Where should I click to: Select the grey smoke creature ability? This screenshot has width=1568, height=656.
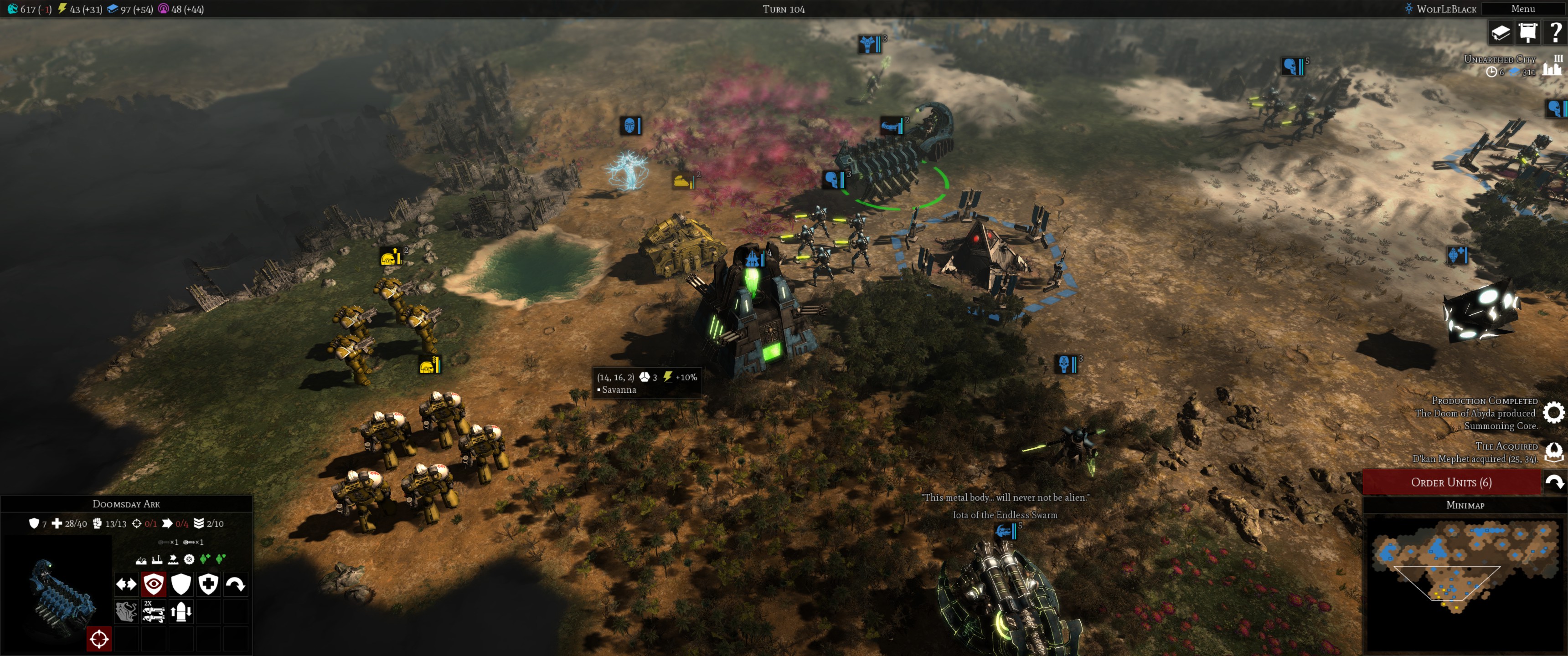[127, 611]
